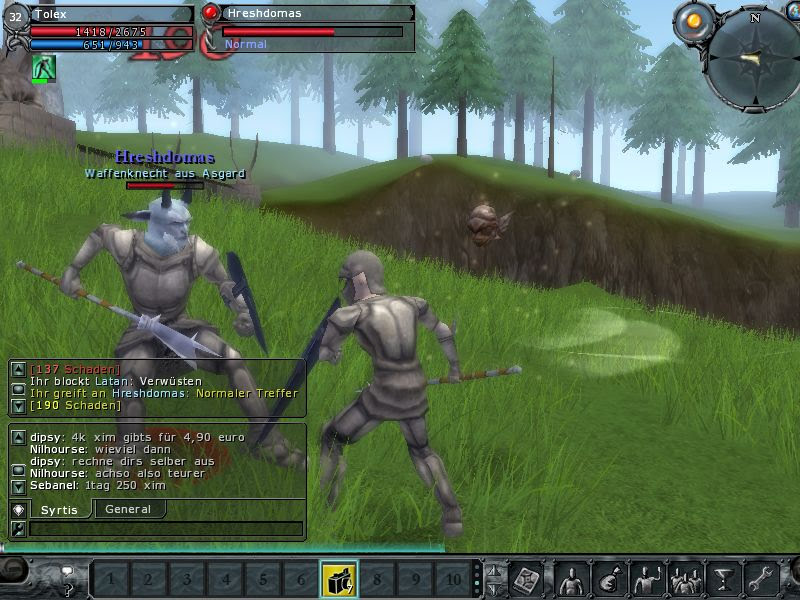This screenshot has height=600, width=800.
Task: Click the sun orb beside the minimap
Action: pos(693,21)
